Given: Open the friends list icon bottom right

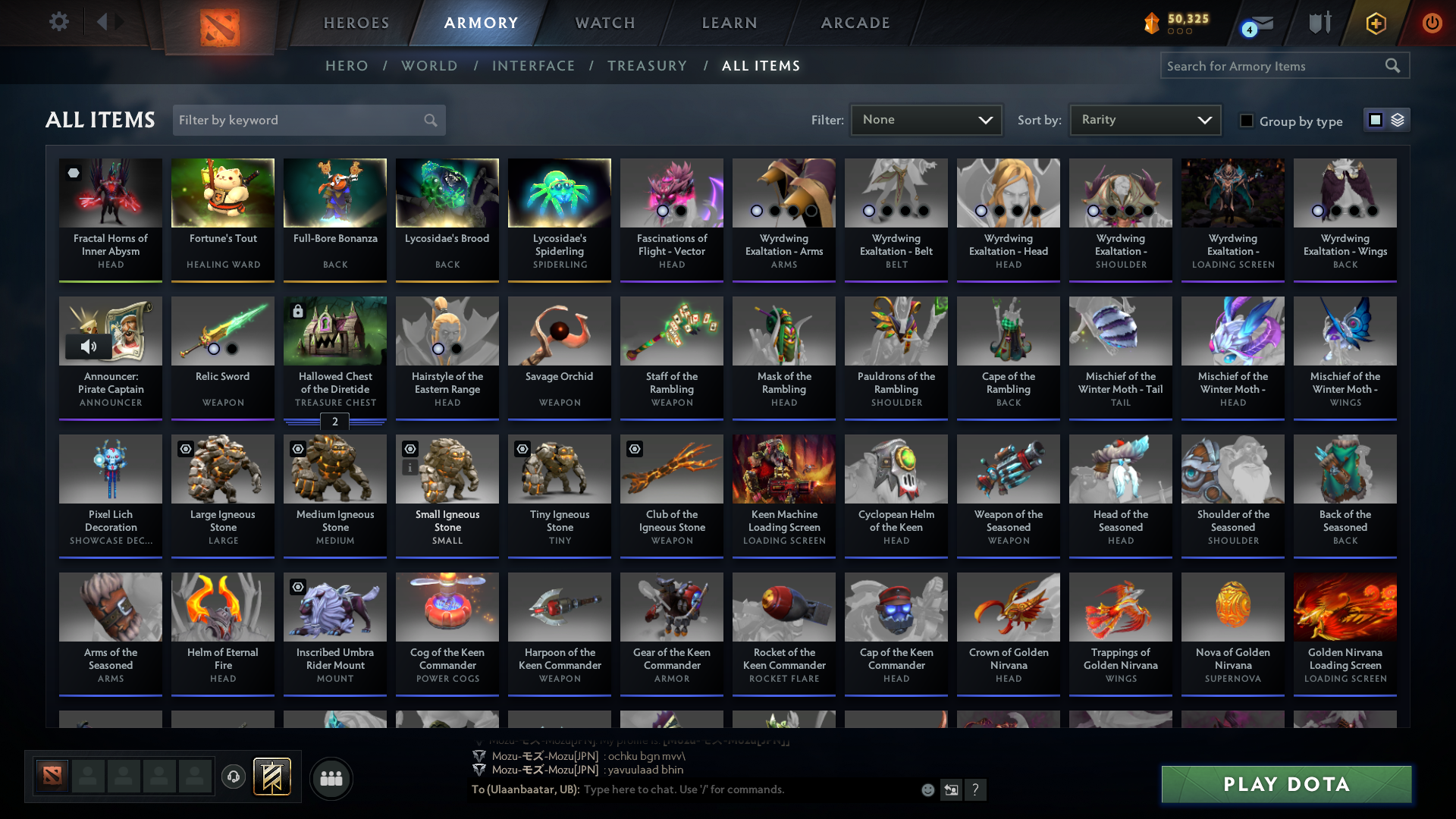Looking at the screenshot, I should pos(331,778).
